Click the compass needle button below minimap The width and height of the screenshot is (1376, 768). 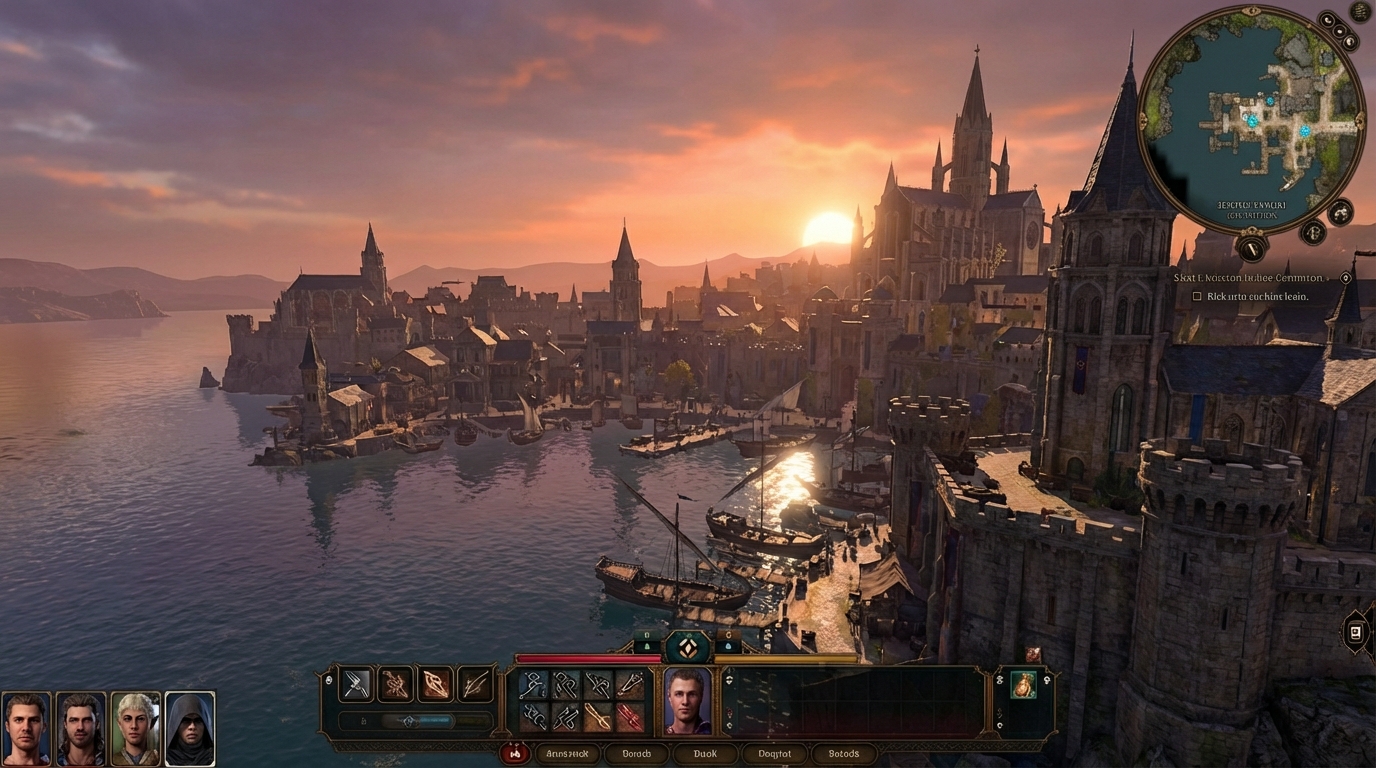coord(1251,246)
